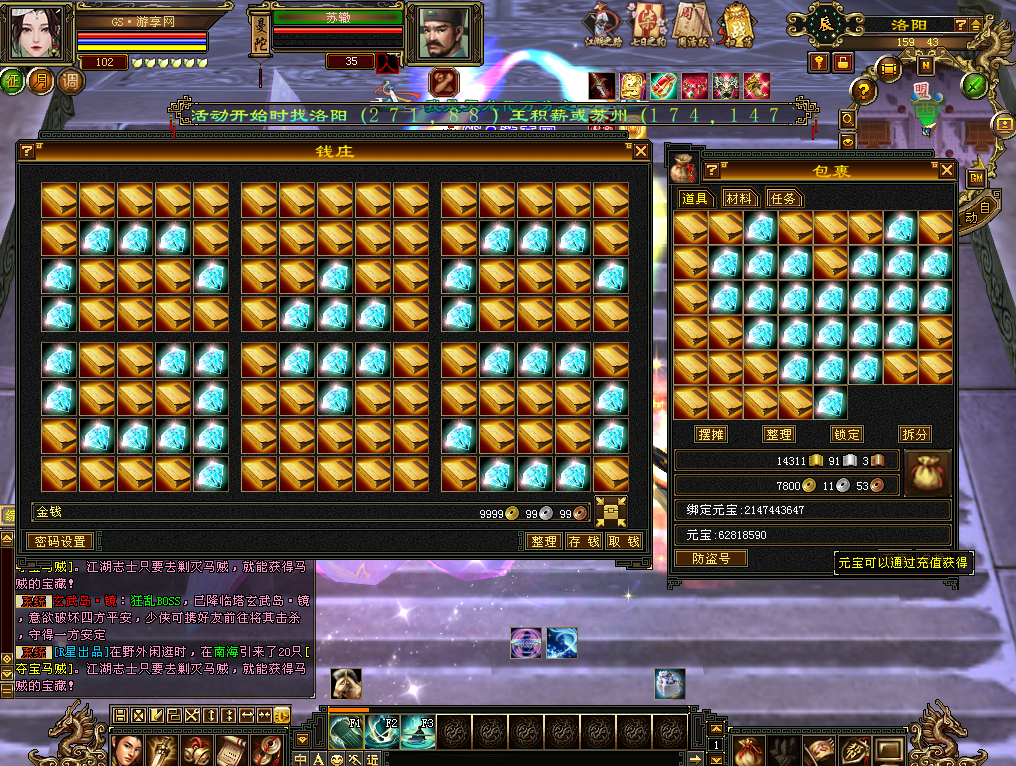Viewport: 1016px width, 766px height.
Task: Open 摆摊 stall setup
Action: [x=711, y=435]
